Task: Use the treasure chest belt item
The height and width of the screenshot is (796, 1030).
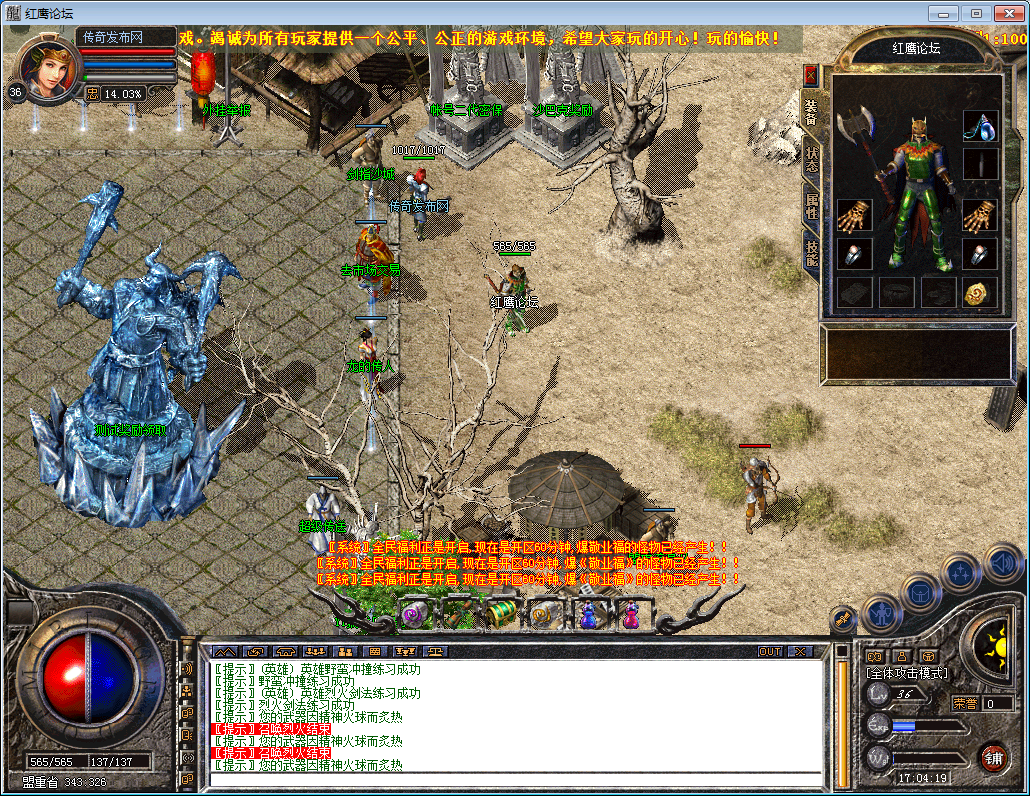Action: pyautogui.click(x=503, y=613)
